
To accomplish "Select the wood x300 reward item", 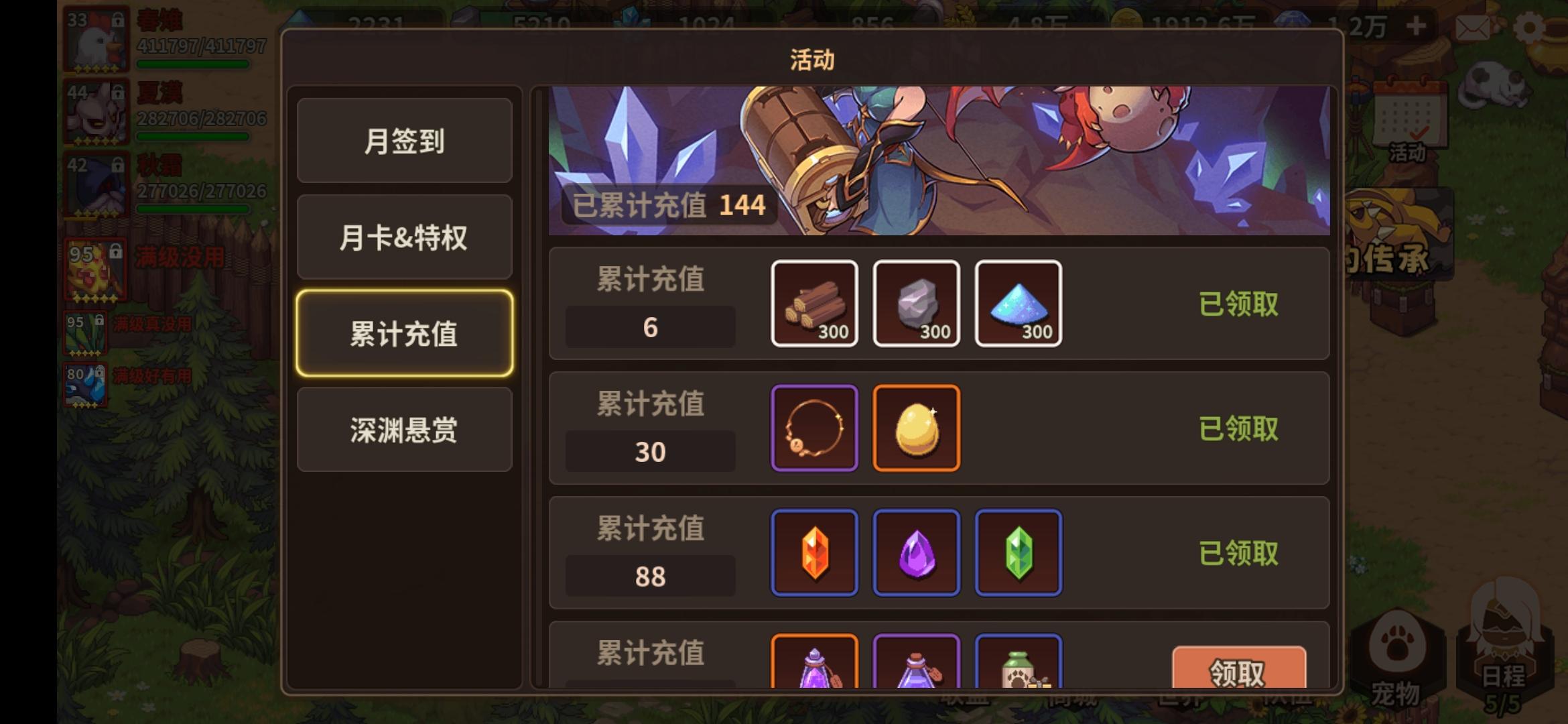I will pos(815,303).
